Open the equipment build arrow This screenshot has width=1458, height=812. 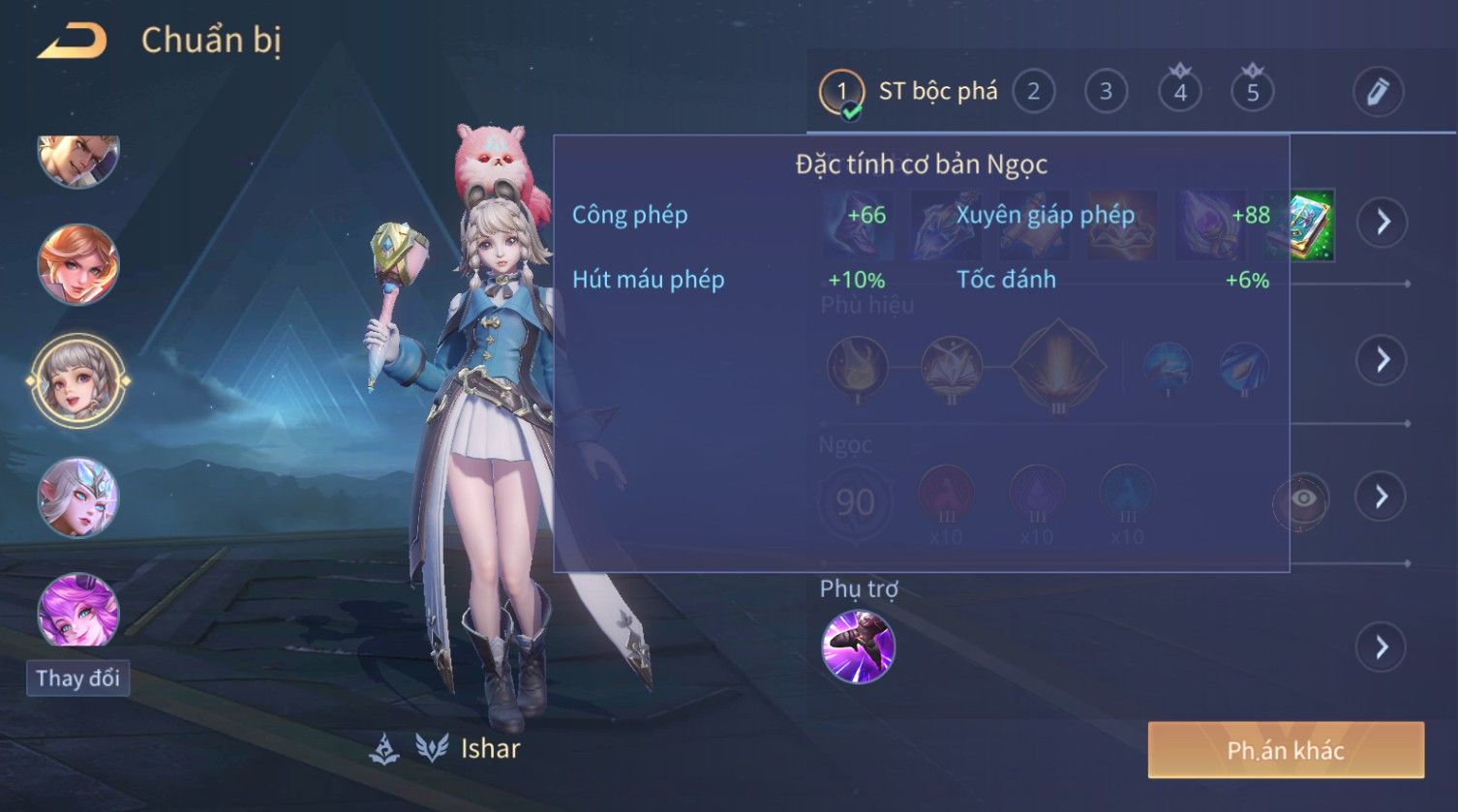click(x=1382, y=223)
